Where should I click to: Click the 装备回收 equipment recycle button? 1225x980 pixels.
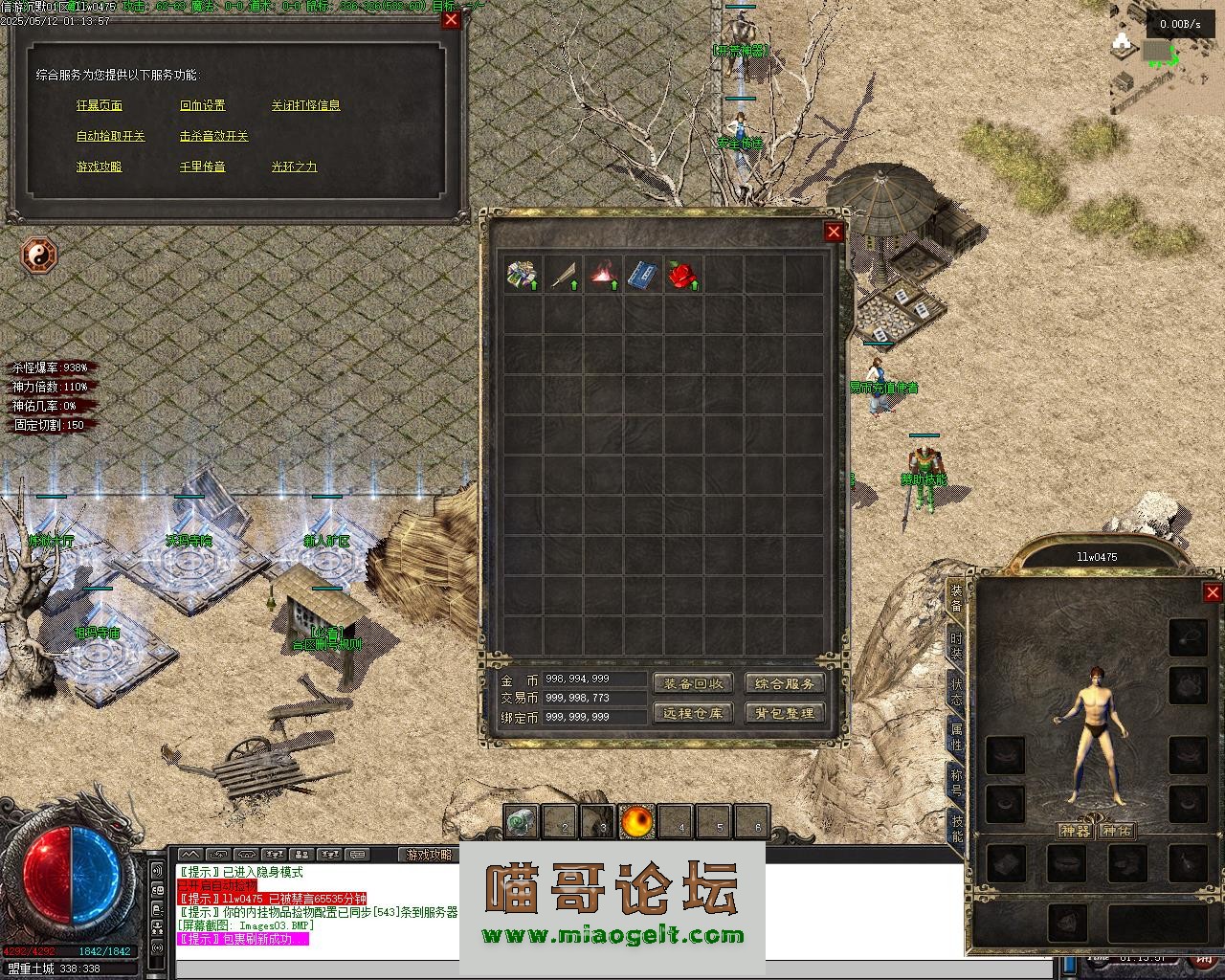click(x=693, y=683)
